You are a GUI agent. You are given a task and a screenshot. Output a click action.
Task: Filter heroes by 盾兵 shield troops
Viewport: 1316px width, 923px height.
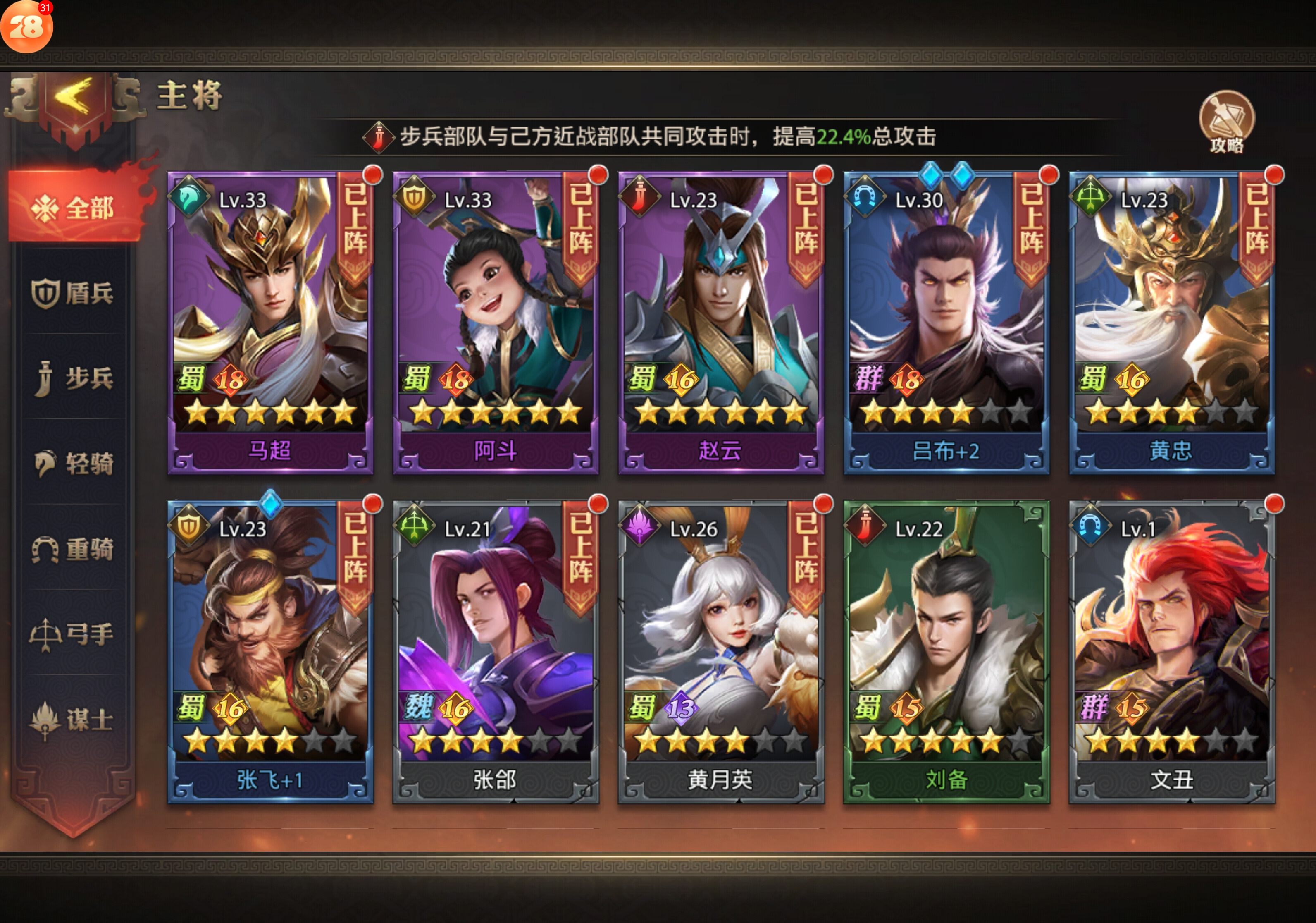[74, 293]
